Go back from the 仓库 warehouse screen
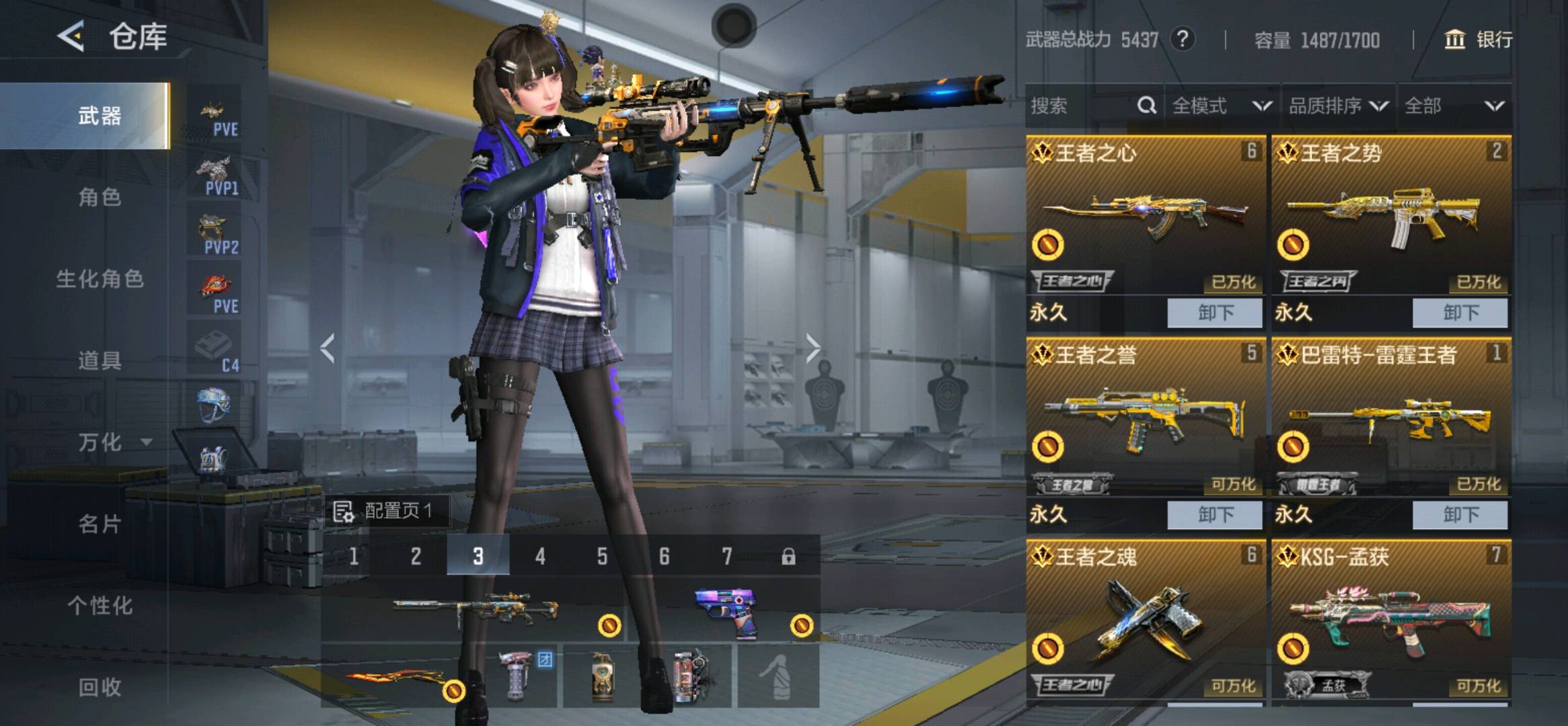The image size is (1568, 726). [x=71, y=36]
